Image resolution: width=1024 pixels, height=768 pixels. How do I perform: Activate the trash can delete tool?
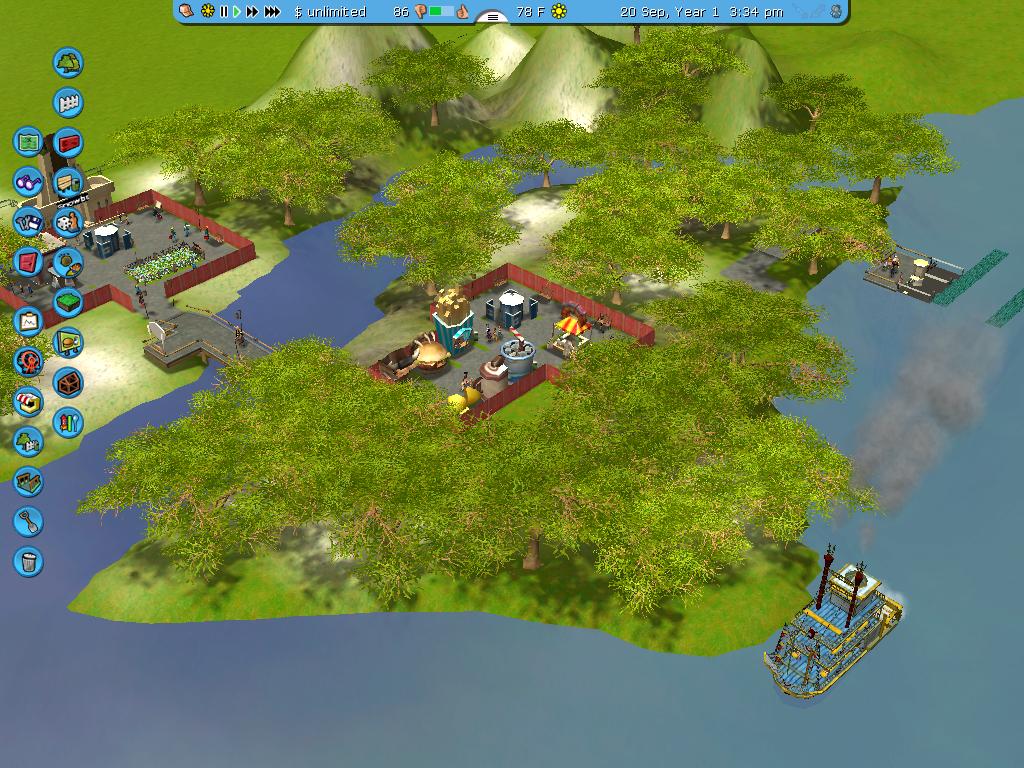pyautogui.click(x=28, y=561)
